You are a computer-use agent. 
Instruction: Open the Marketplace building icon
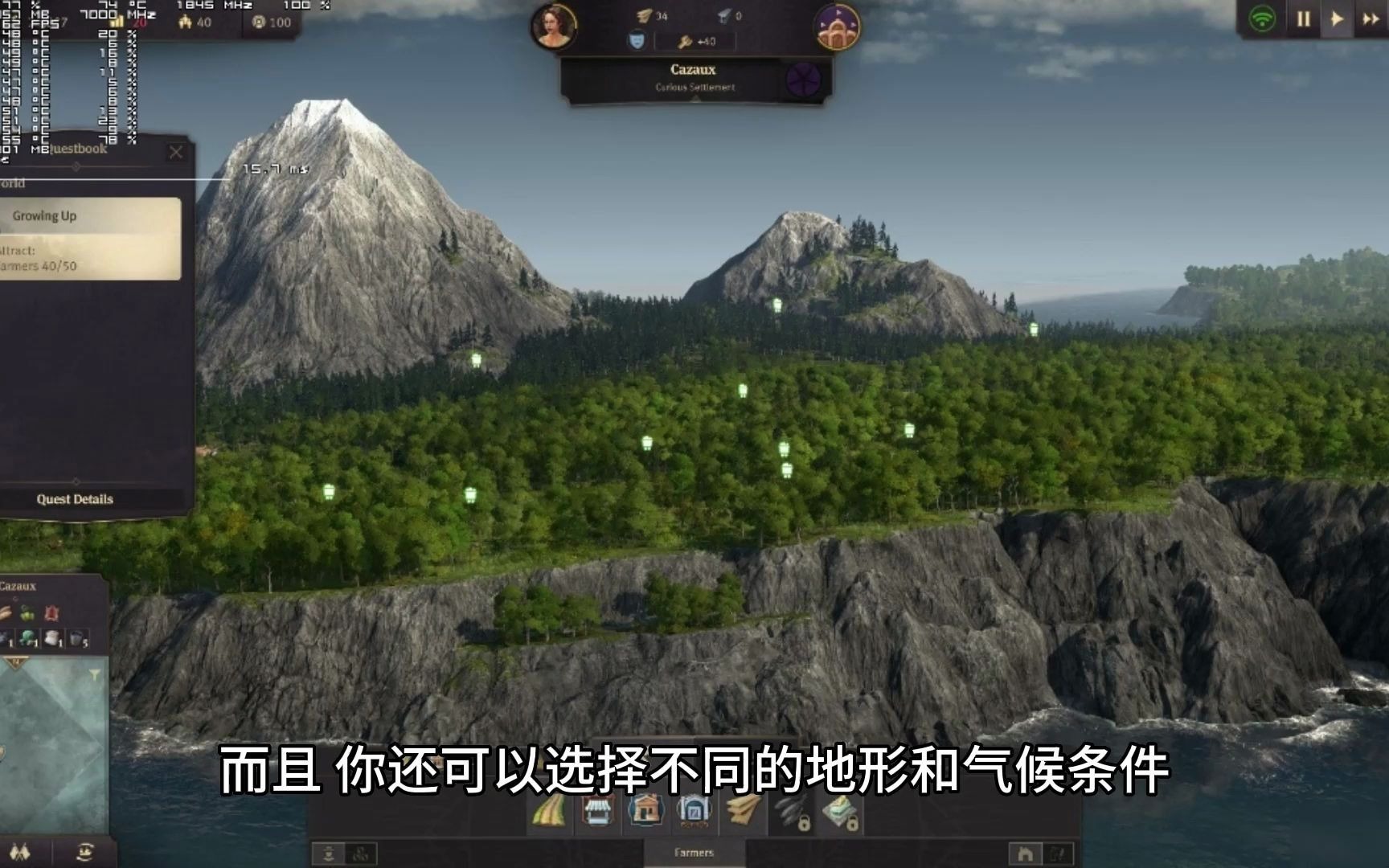click(596, 812)
